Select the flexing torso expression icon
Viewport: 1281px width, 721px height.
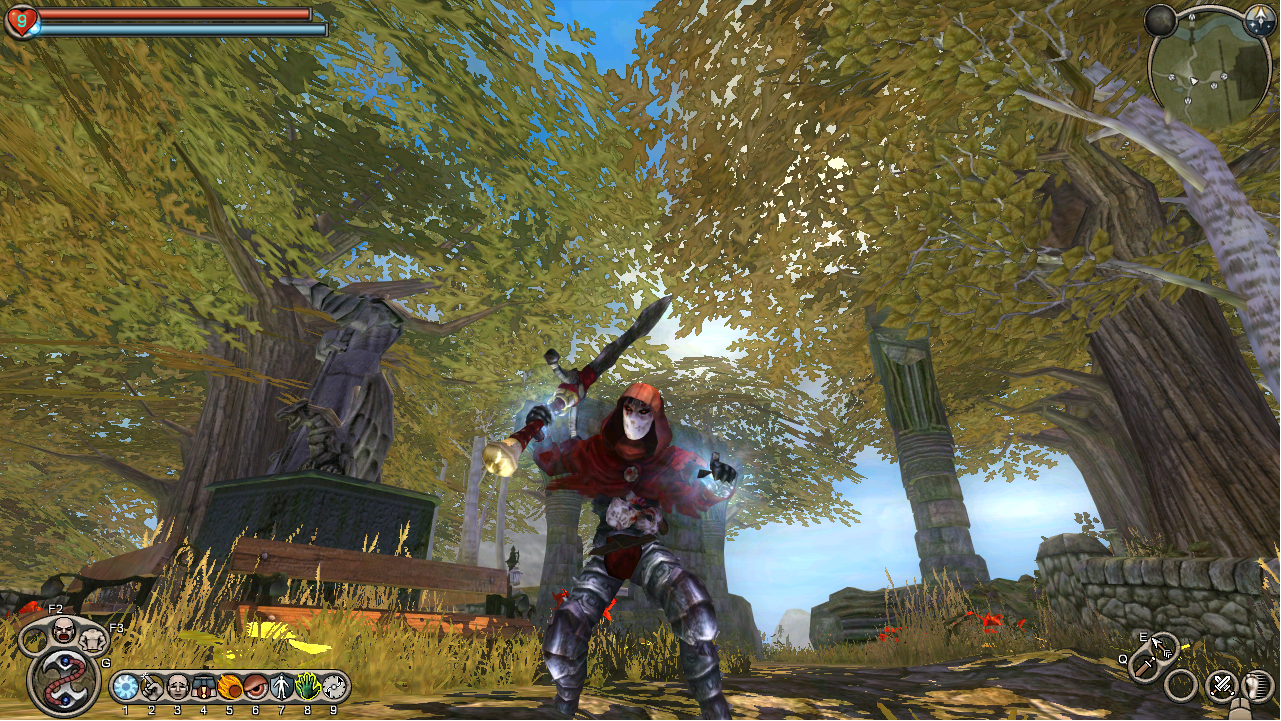coord(94,641)
